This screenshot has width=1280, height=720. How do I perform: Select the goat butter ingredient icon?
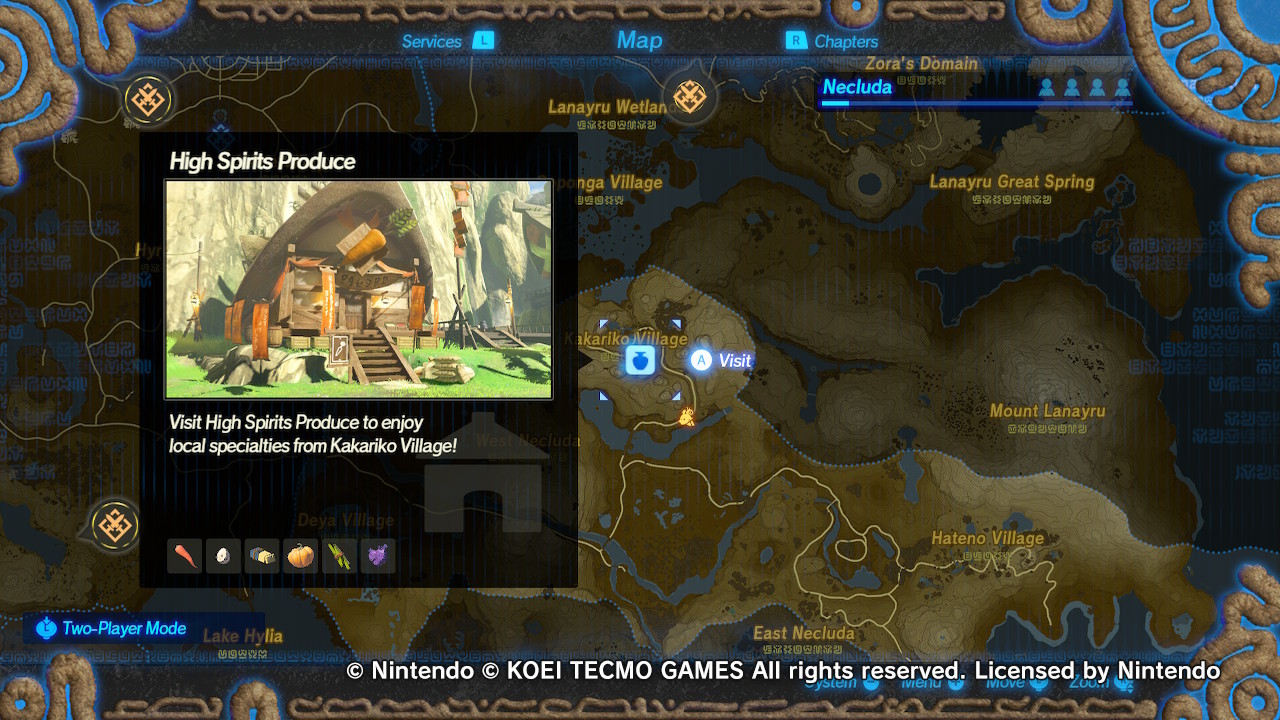pos(261,555)
